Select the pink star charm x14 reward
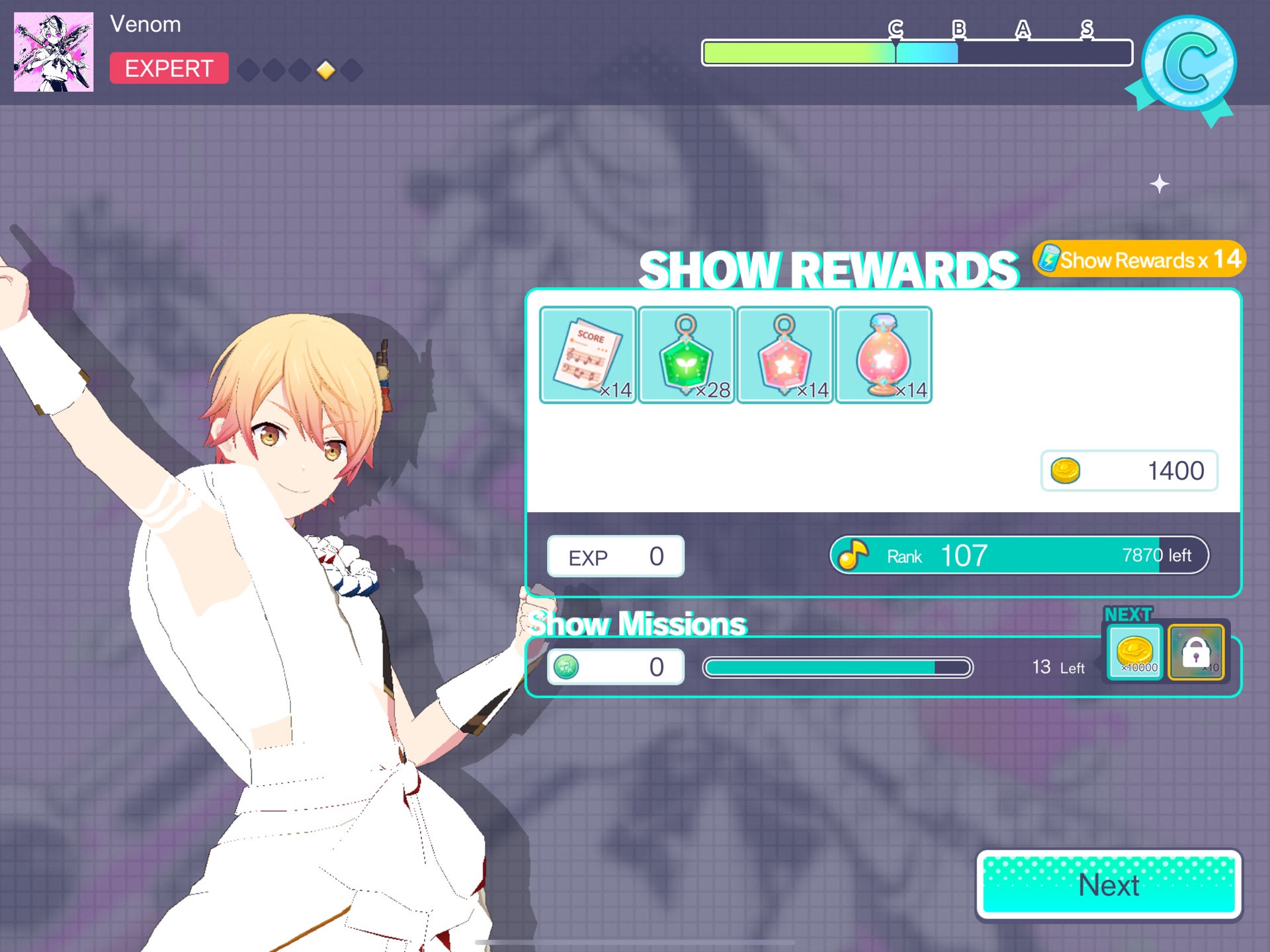This screenshot has height=952, width=1270. pos(784,355)
